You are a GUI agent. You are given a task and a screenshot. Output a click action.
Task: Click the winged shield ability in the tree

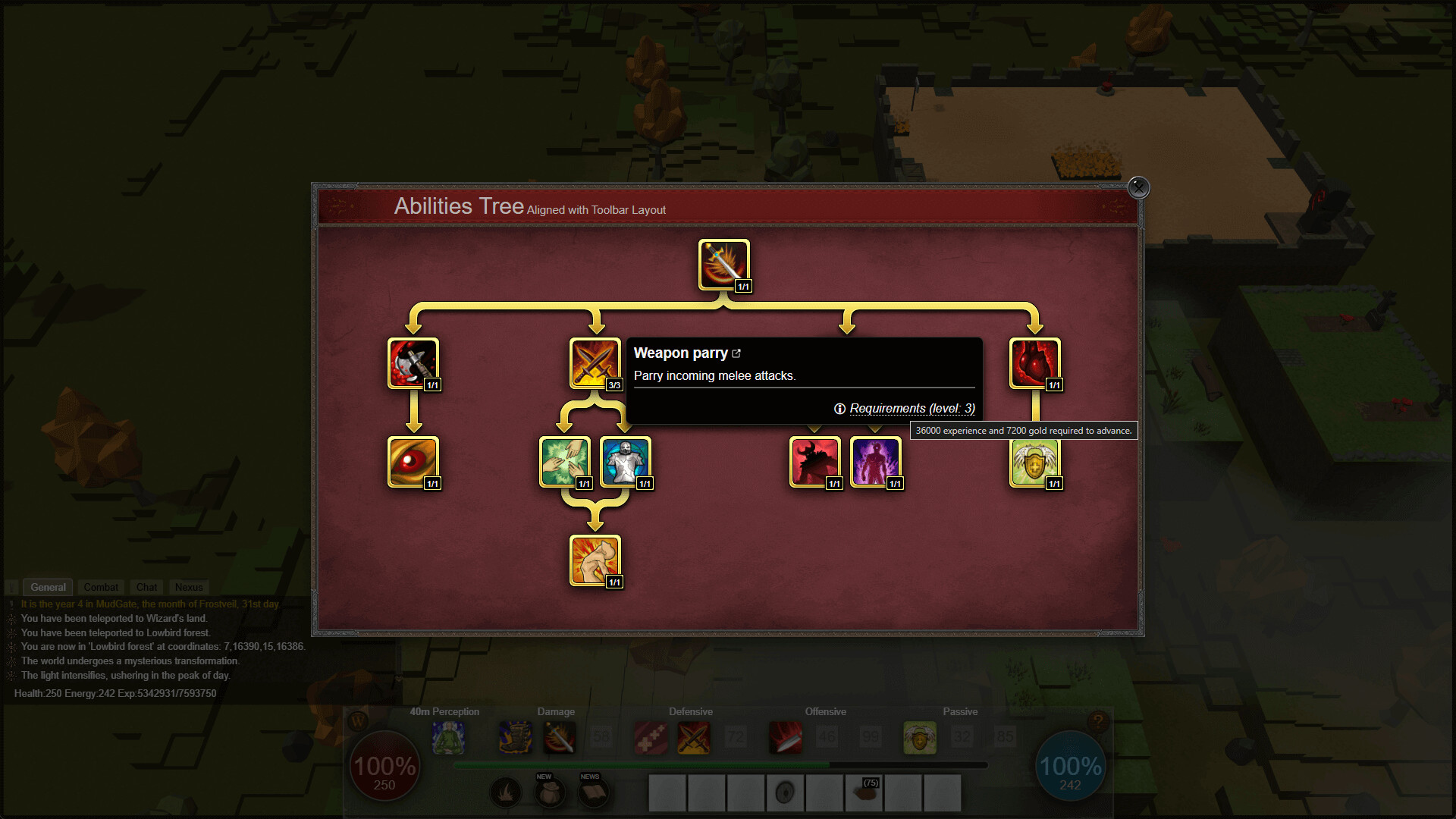click(x=1035, y=461)
